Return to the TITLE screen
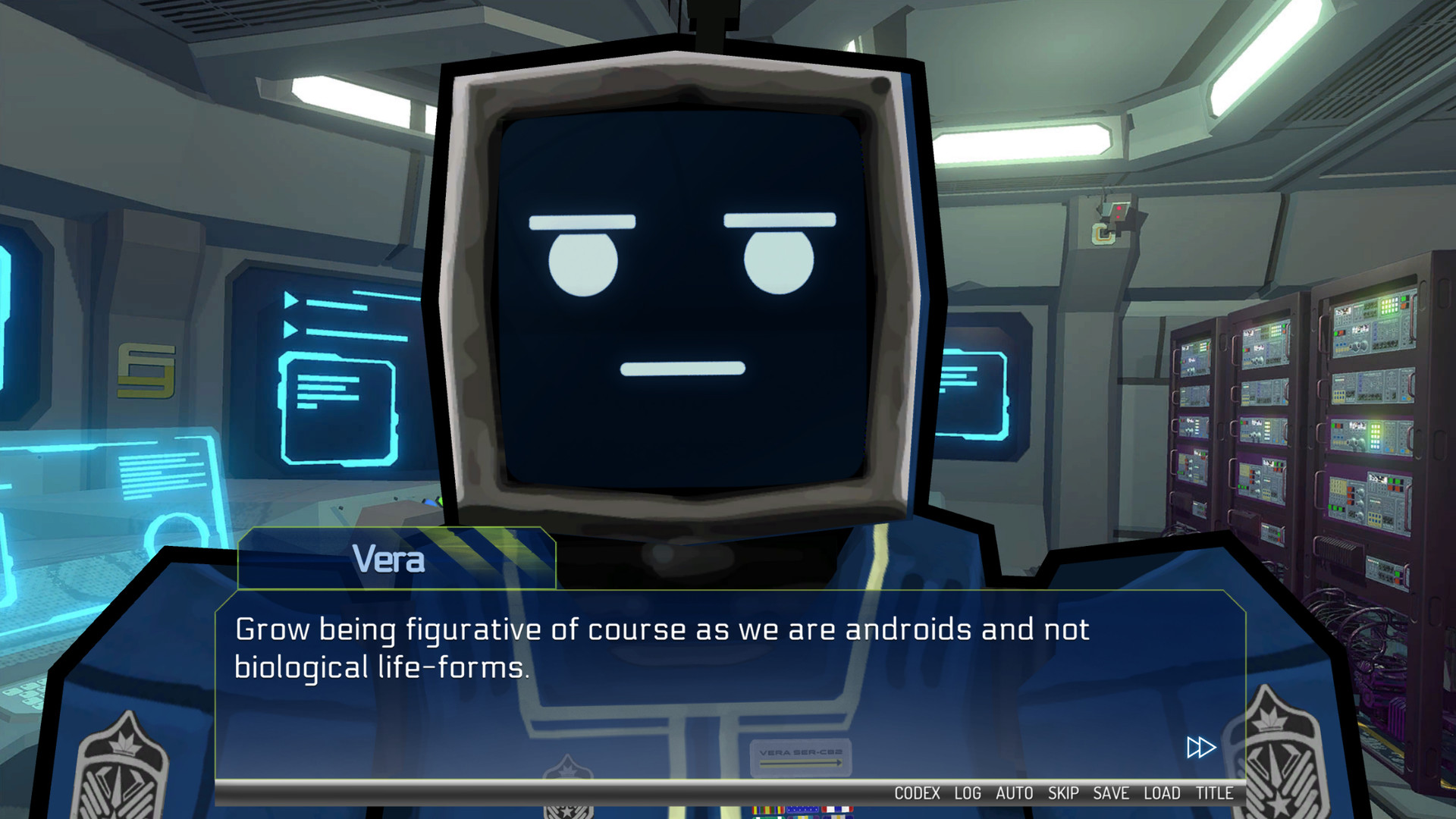1456x819 pixels. [1213, 793]
